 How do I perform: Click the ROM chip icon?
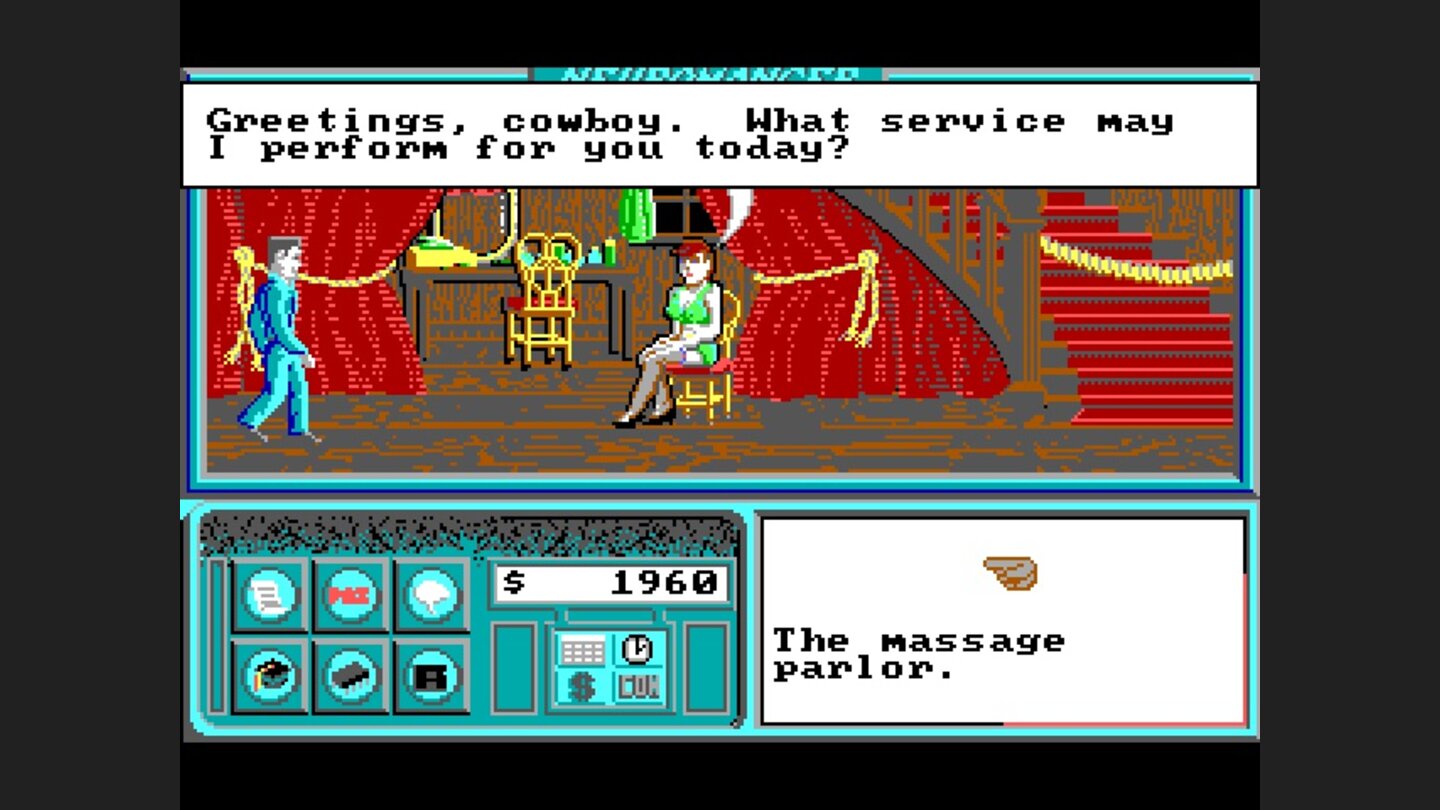(x=352, y=676)
